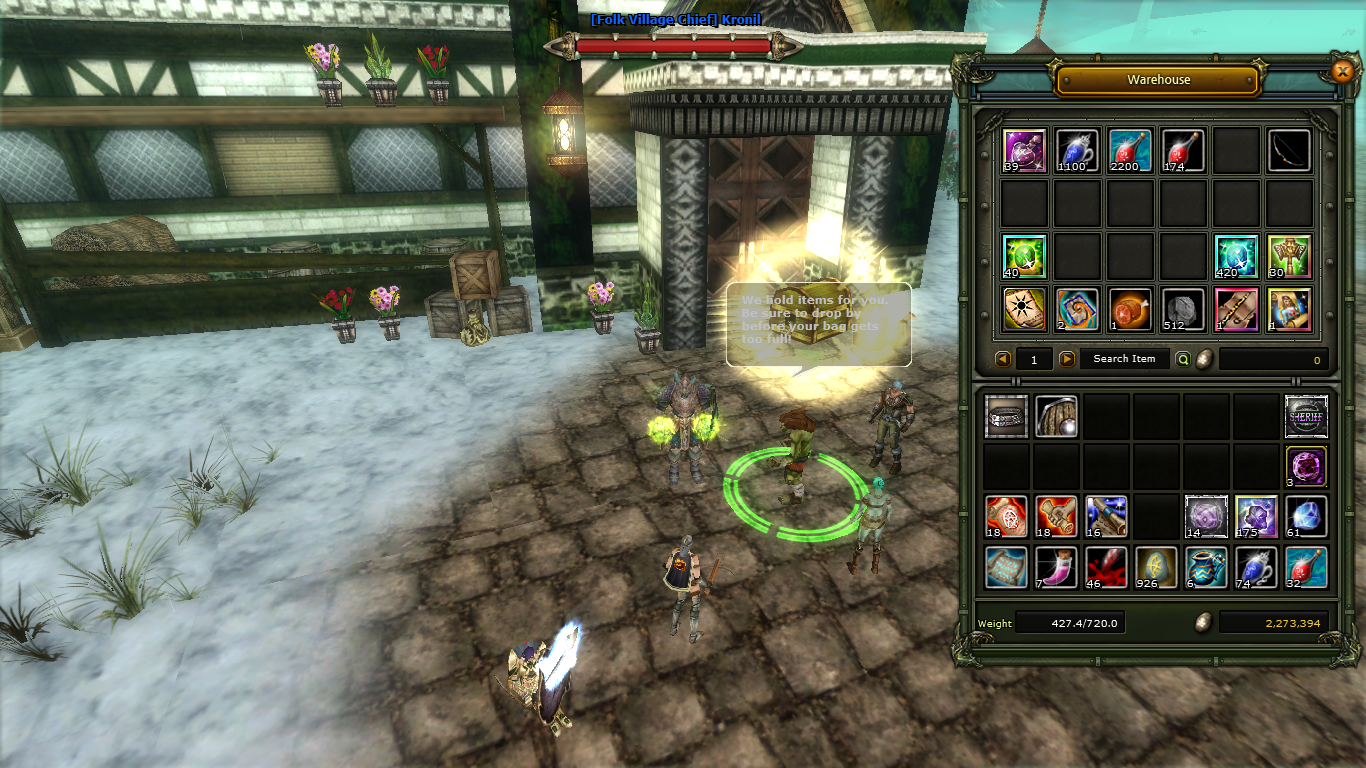This screenshot has height=768, width=1366.
Task: Select the green gem stack of 40
Action: [1024, 257]
